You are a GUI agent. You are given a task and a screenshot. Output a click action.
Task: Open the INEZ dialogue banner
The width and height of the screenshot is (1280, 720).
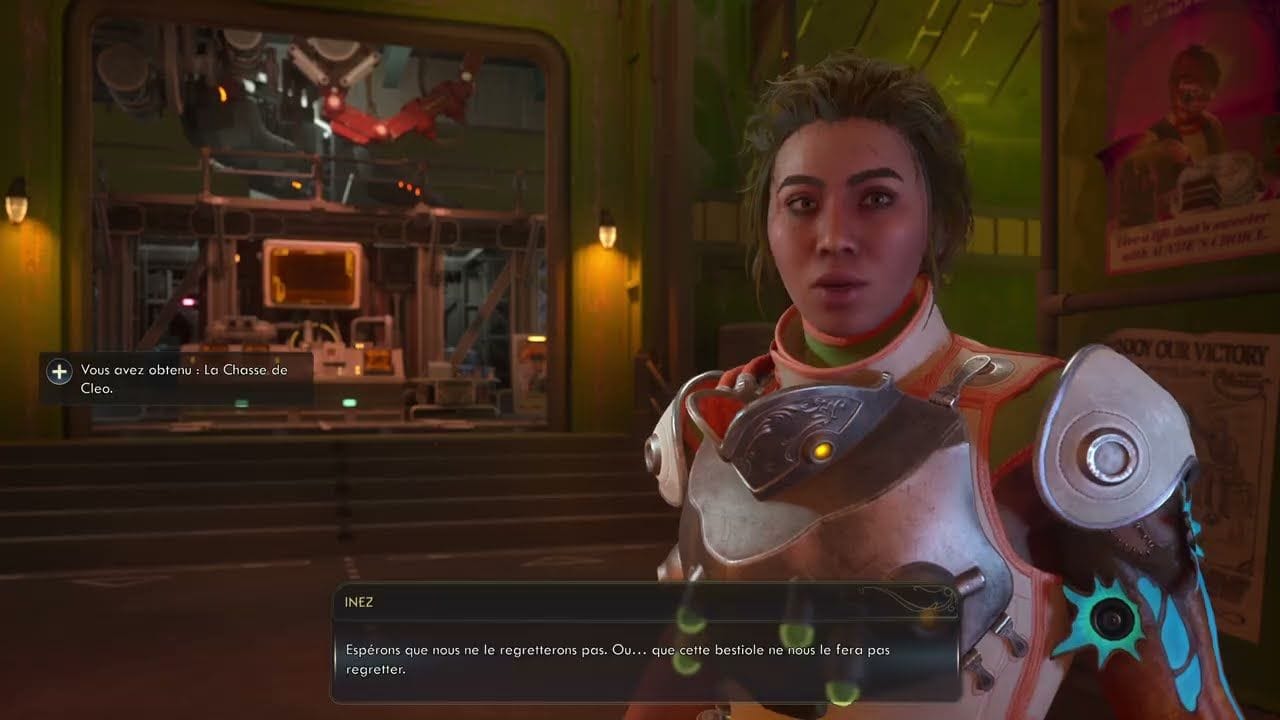click(x=640, y=602)
